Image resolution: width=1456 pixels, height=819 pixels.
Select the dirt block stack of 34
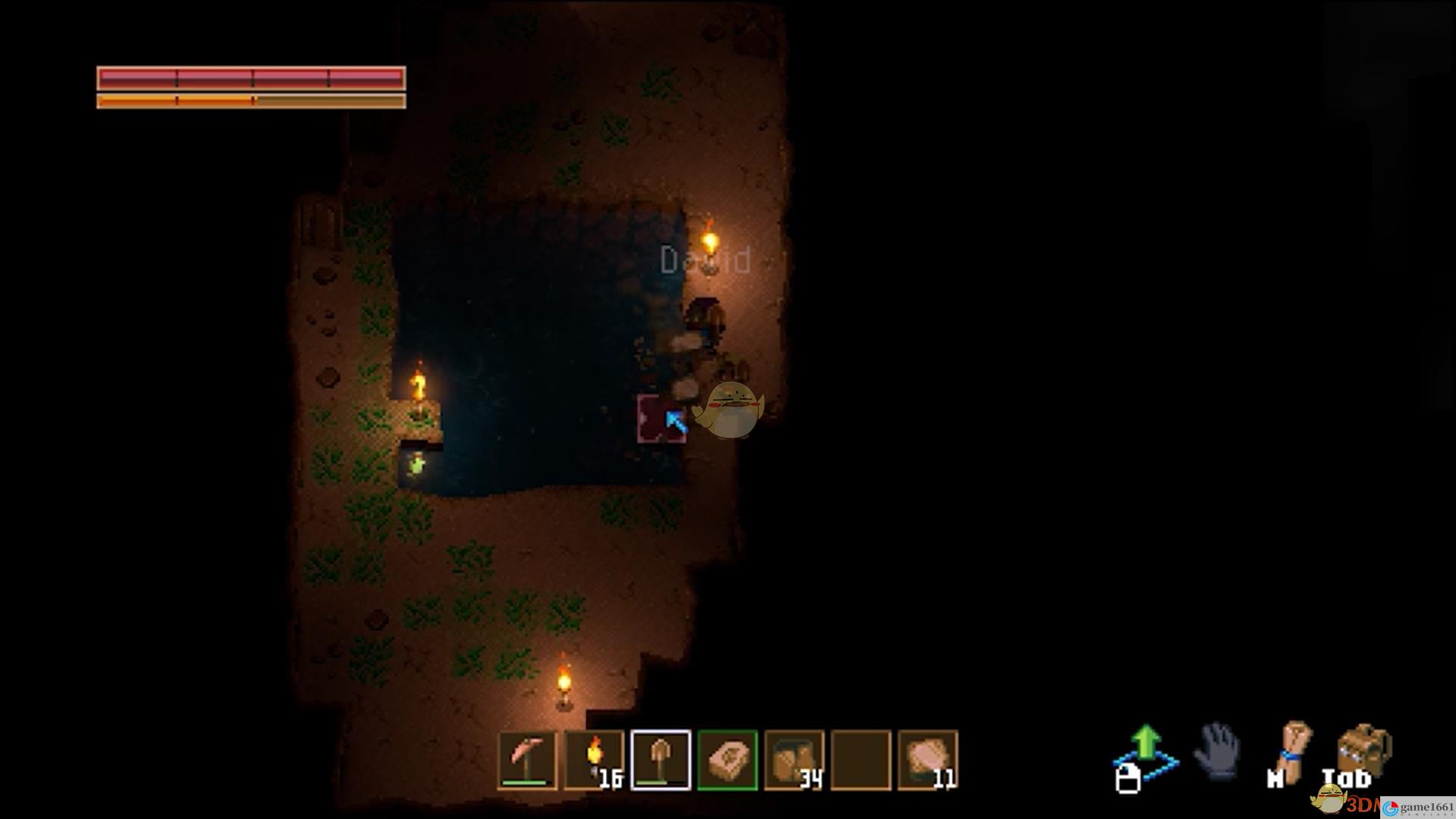pyautogui.click(x=794, y=761)
